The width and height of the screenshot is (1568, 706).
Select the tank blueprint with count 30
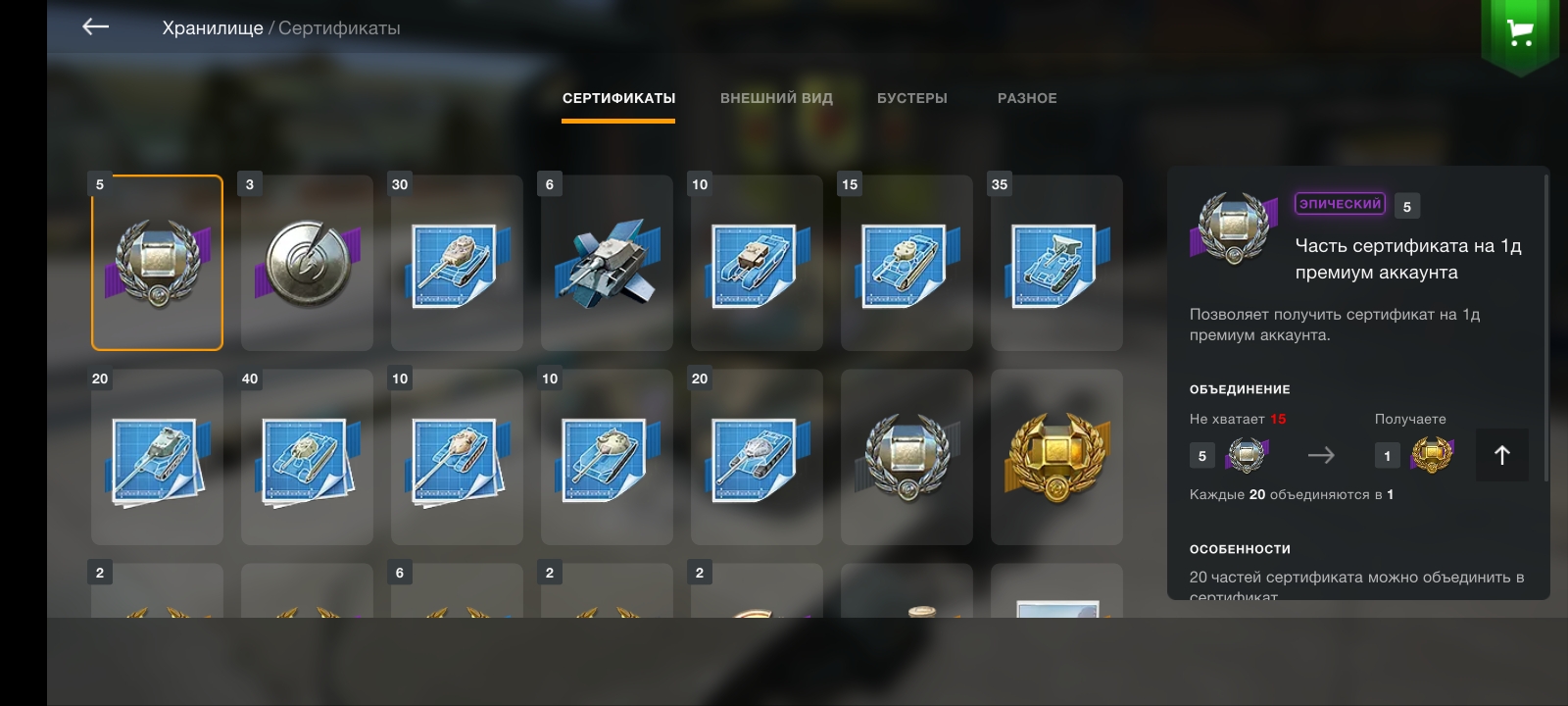(x=457, y=263)
